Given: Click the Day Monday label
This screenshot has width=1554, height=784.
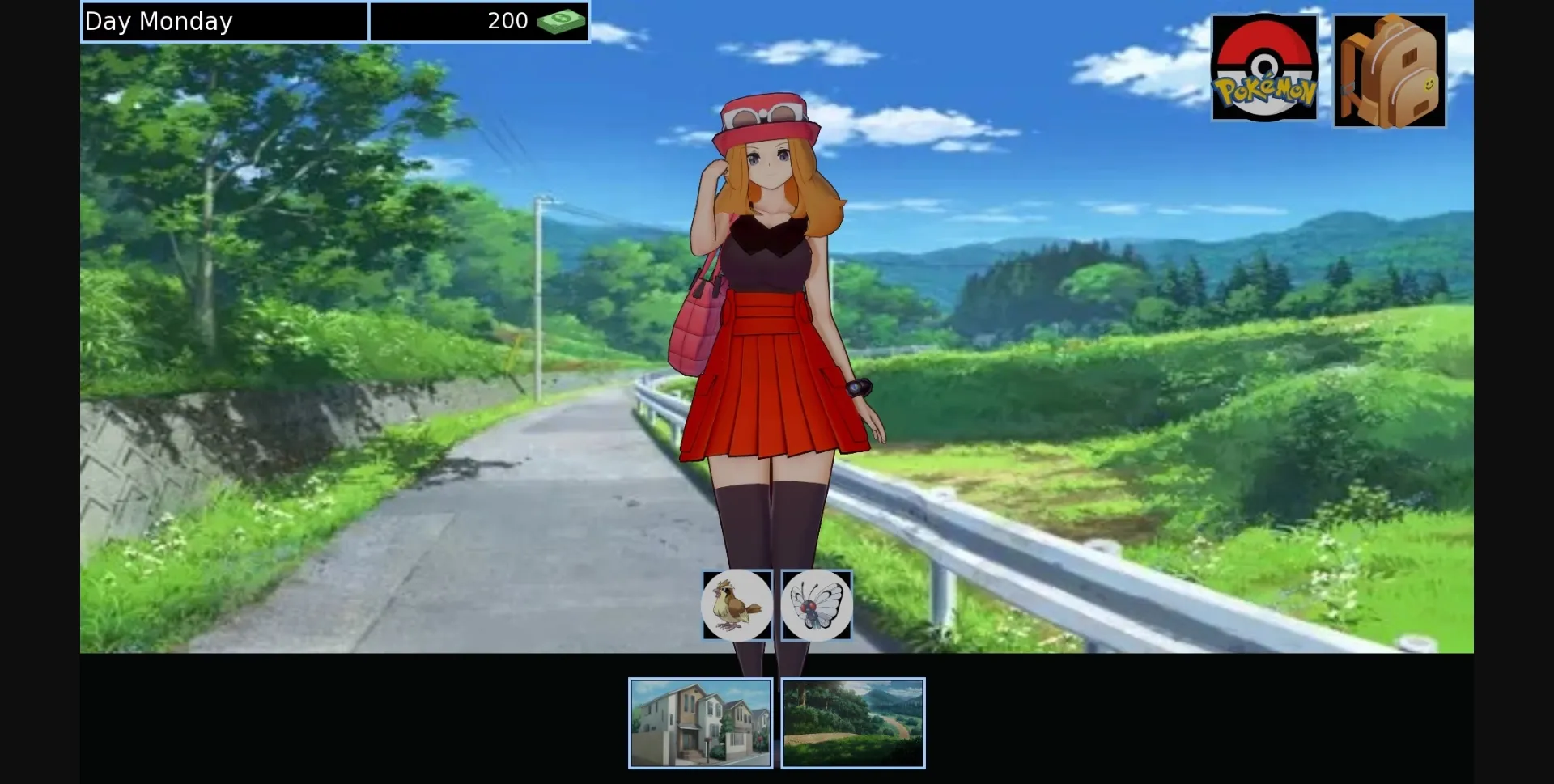Looking at the screenshot, I should coord(160,21).
